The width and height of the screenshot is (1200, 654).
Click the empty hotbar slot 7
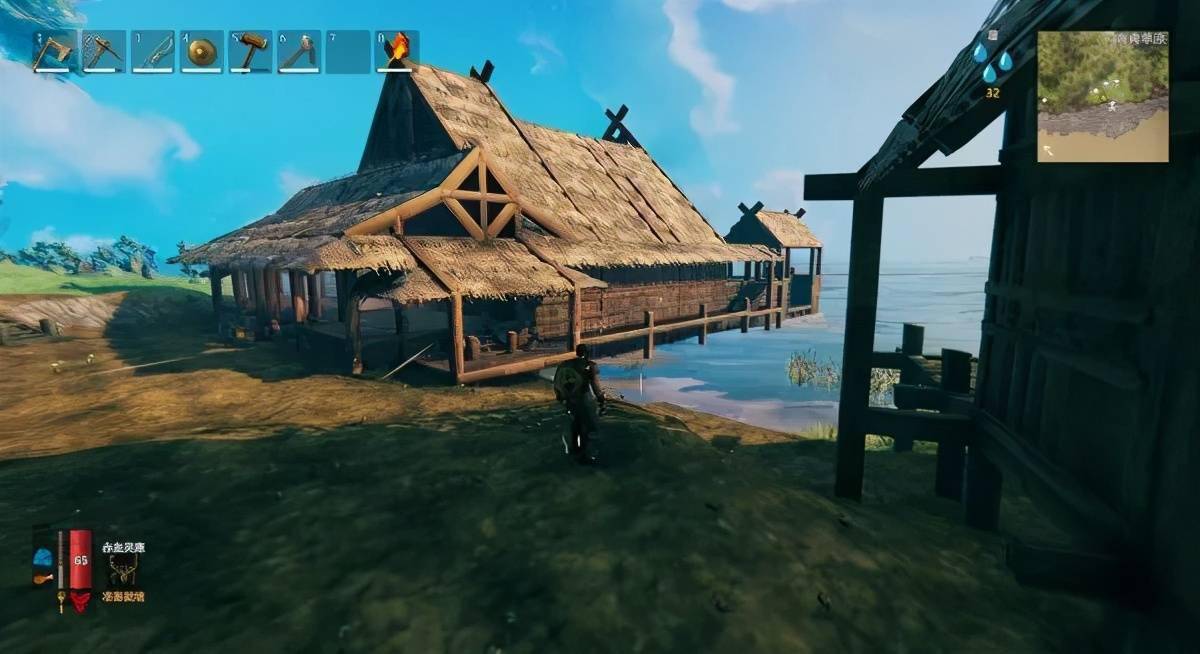click(348, 51)
